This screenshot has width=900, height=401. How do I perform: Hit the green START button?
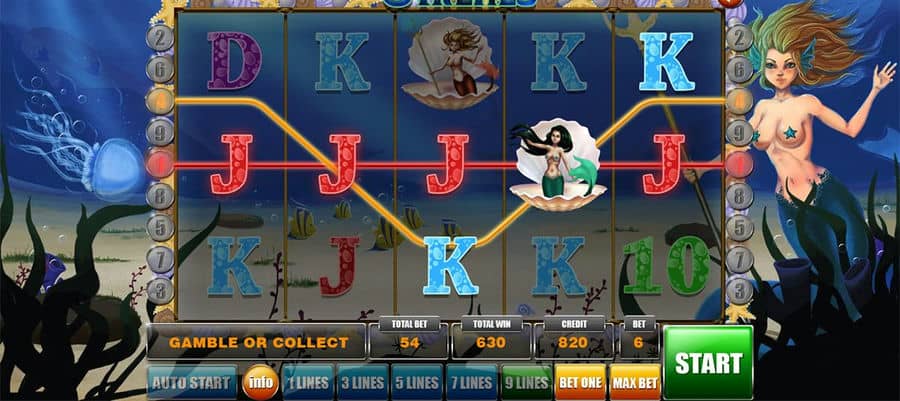[x=707, y=361]
